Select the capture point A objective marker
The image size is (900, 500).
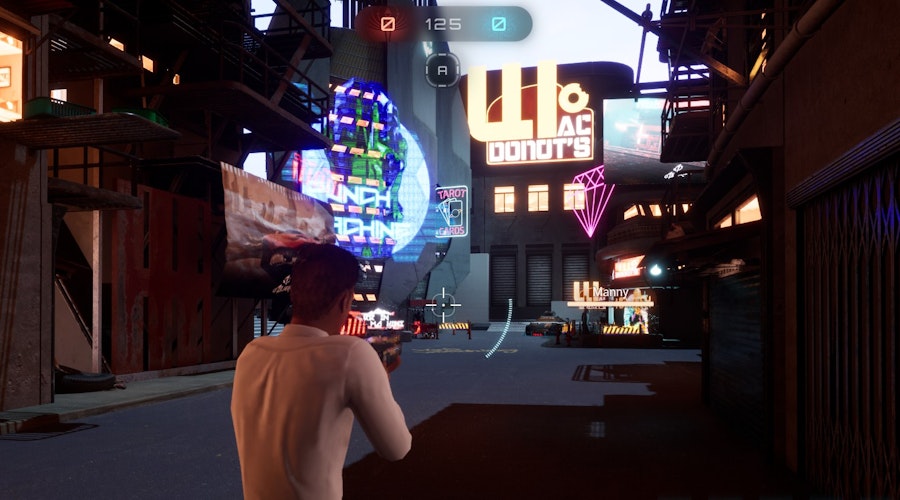tap(443, 69)
